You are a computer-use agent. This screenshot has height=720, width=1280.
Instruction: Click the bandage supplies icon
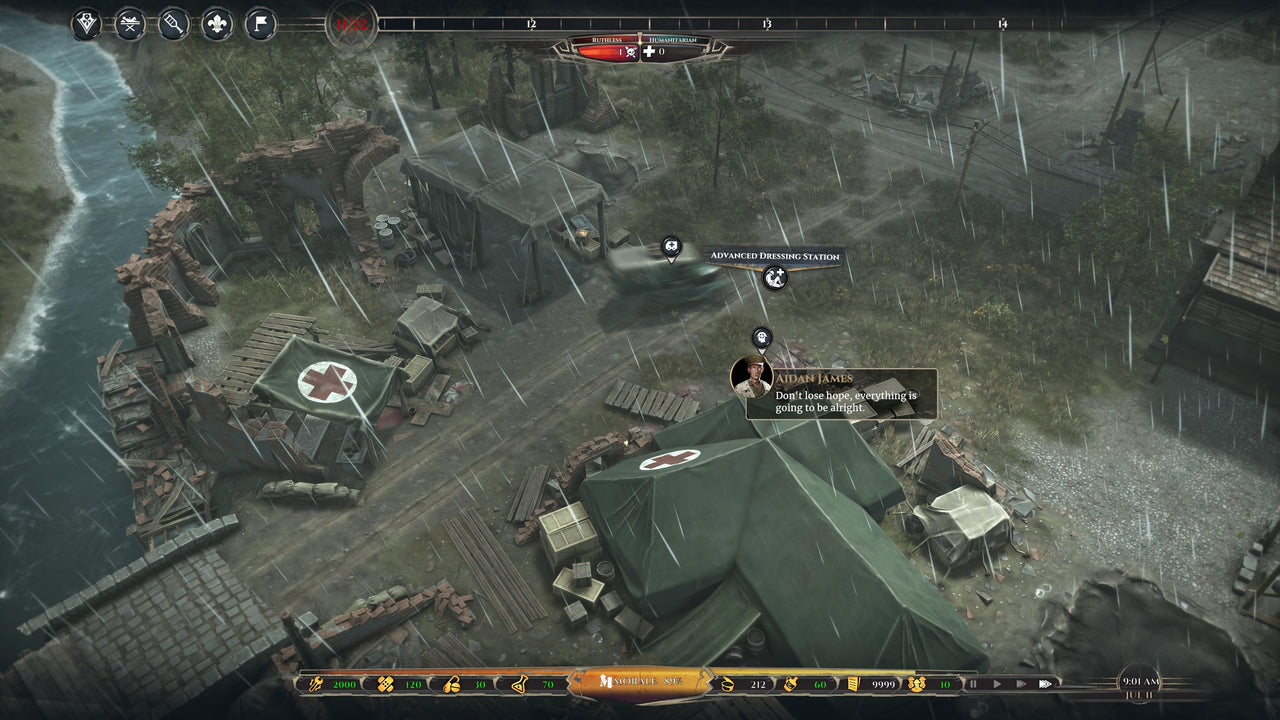pos(384,686)
